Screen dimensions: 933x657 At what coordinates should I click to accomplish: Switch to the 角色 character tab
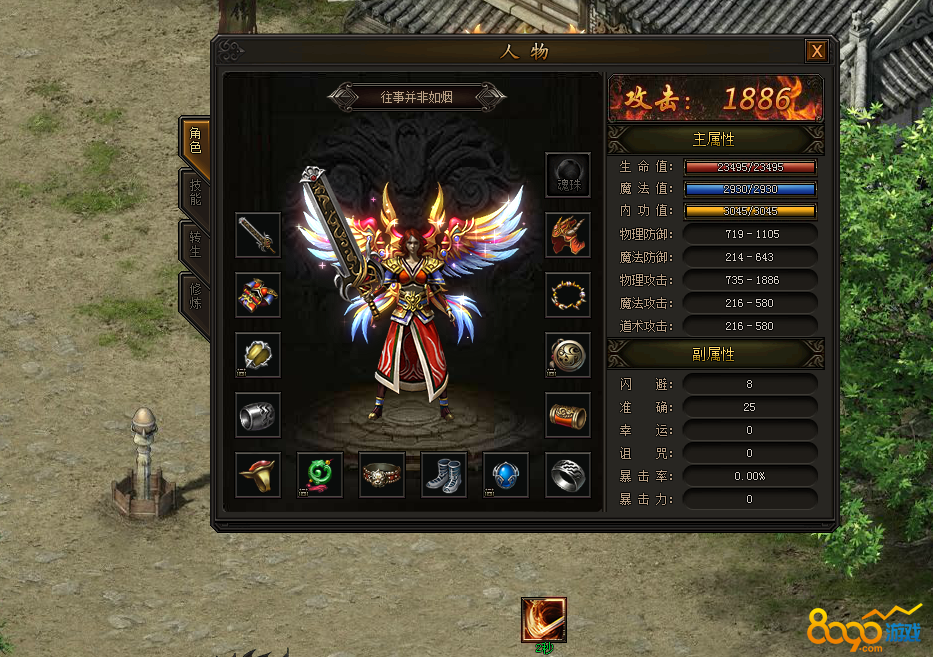(195, 140)
